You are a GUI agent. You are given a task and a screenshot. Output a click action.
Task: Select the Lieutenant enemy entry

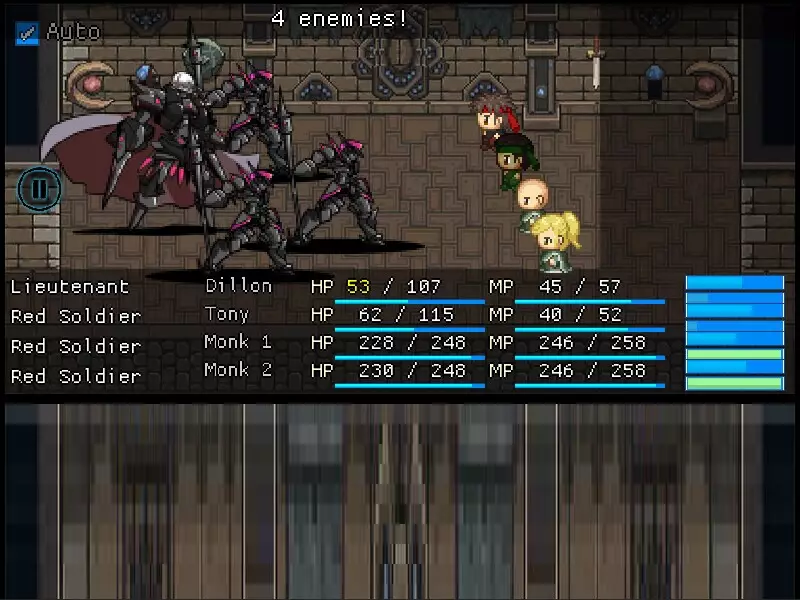(70, 286)
